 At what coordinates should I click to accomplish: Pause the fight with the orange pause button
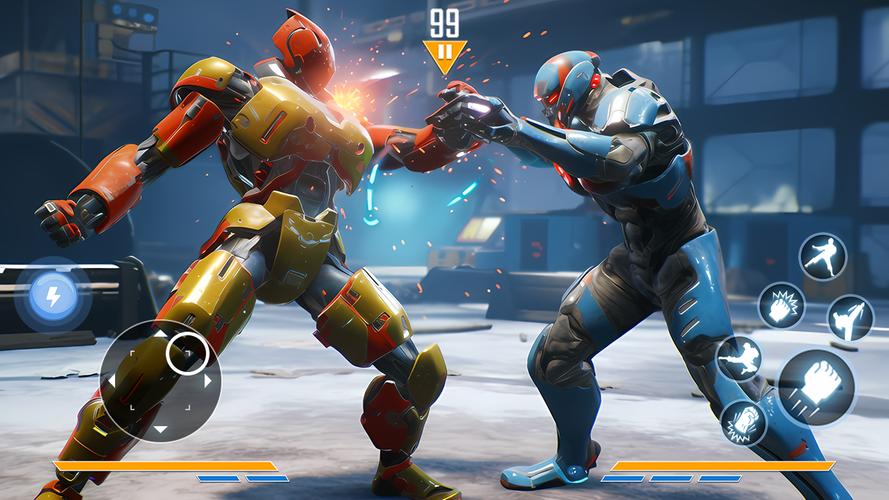[444, 53]
